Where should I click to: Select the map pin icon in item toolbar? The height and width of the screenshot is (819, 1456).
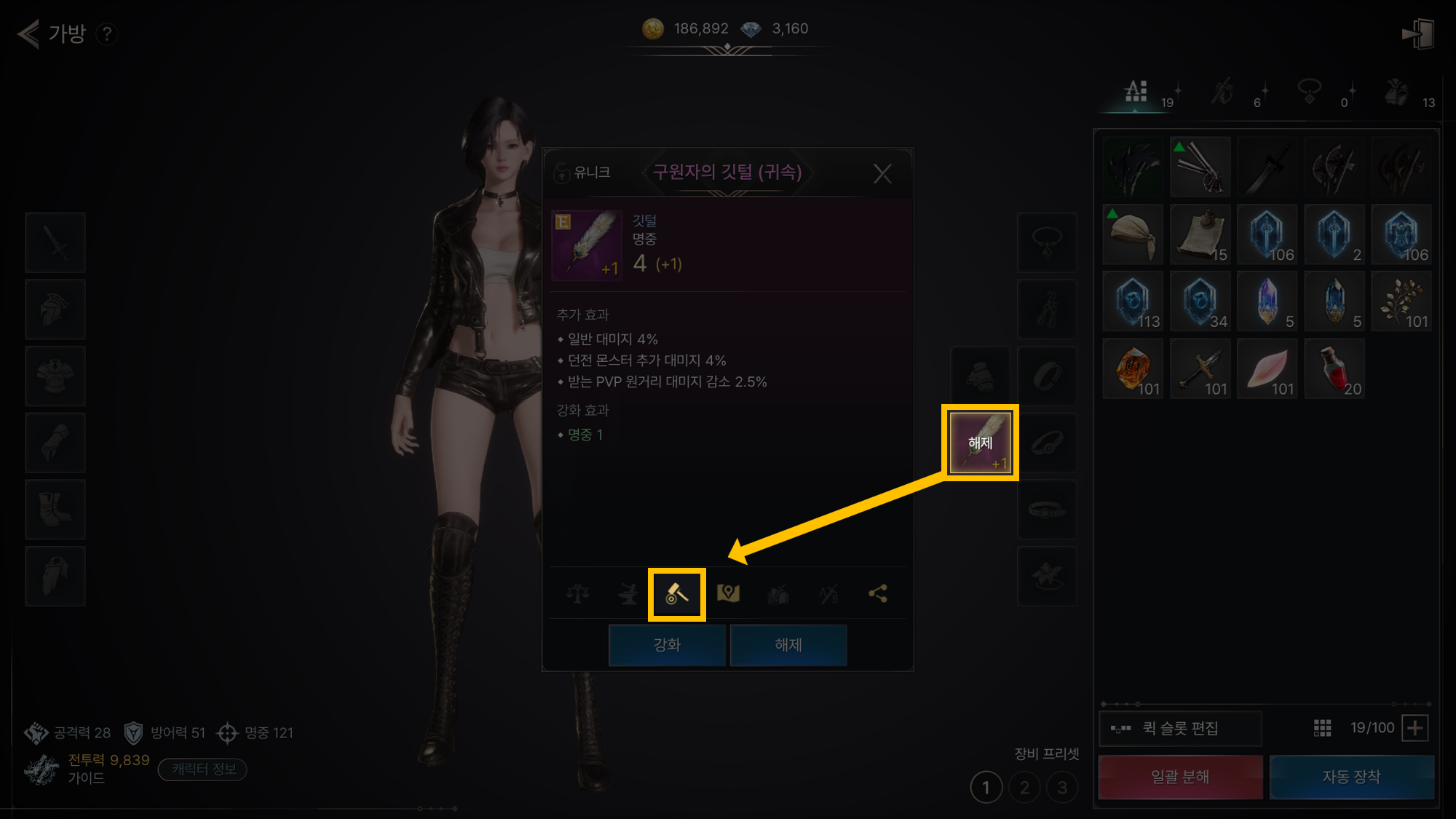[728, 594]
